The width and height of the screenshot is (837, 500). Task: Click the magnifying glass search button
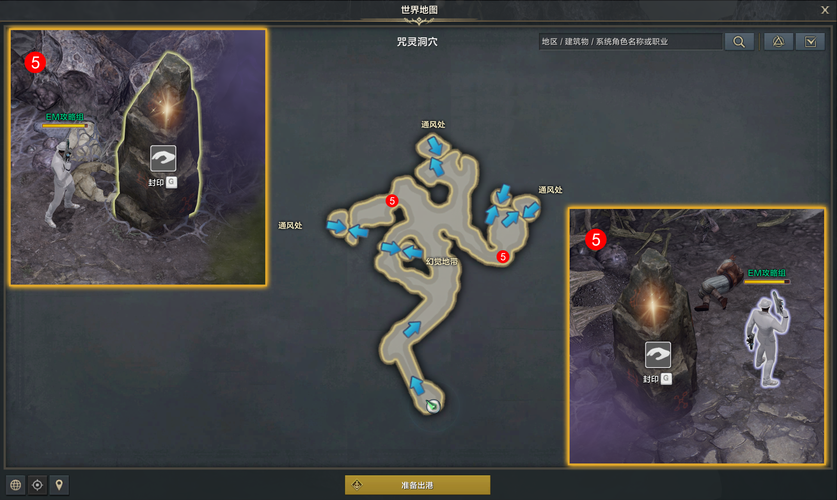click(738, 42)
